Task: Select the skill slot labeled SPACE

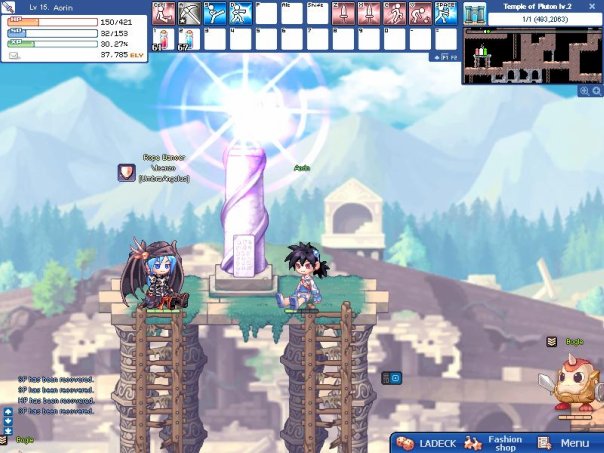Action: (x=445, y=12)
